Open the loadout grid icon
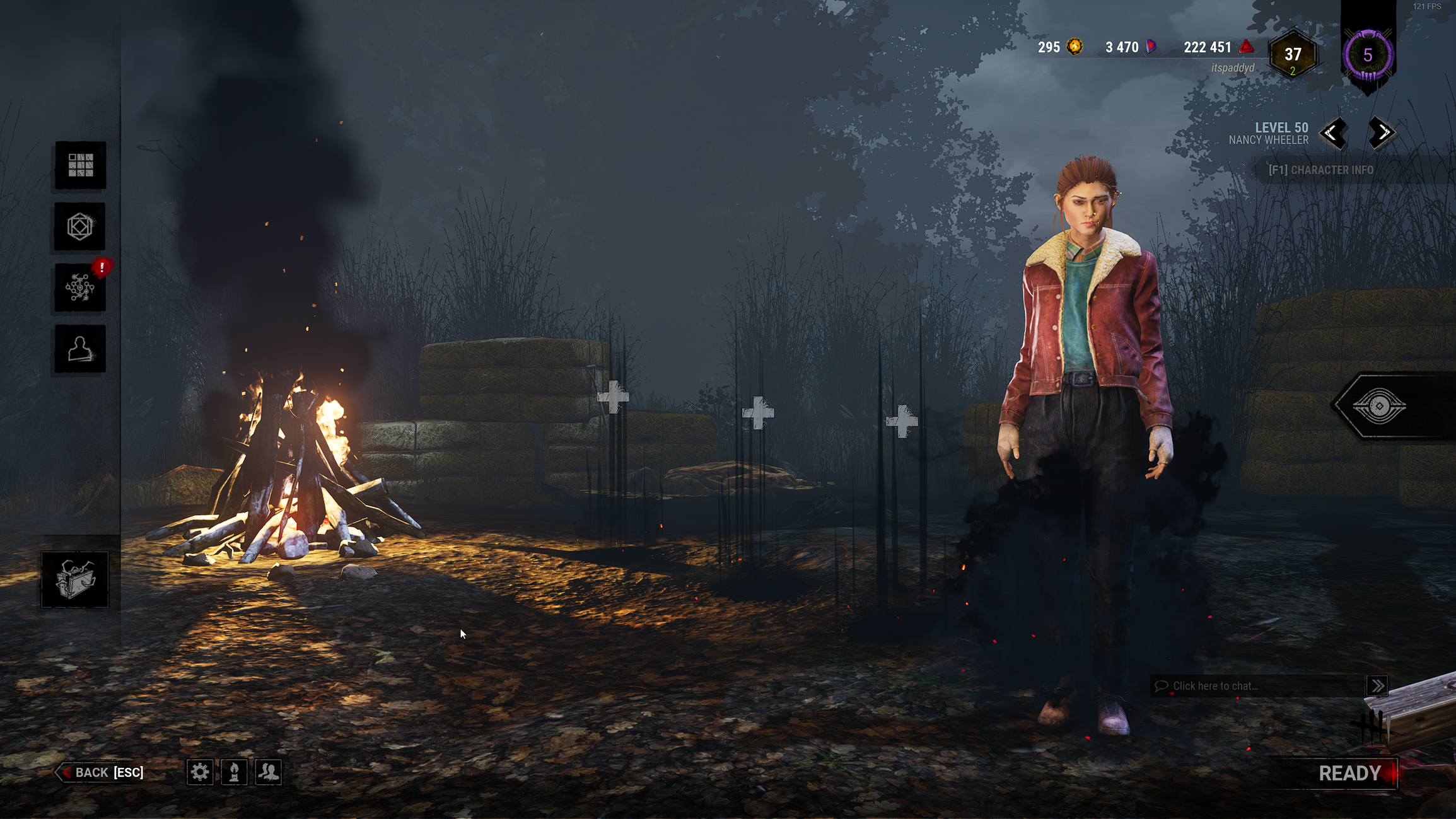 tap(80, 165)
